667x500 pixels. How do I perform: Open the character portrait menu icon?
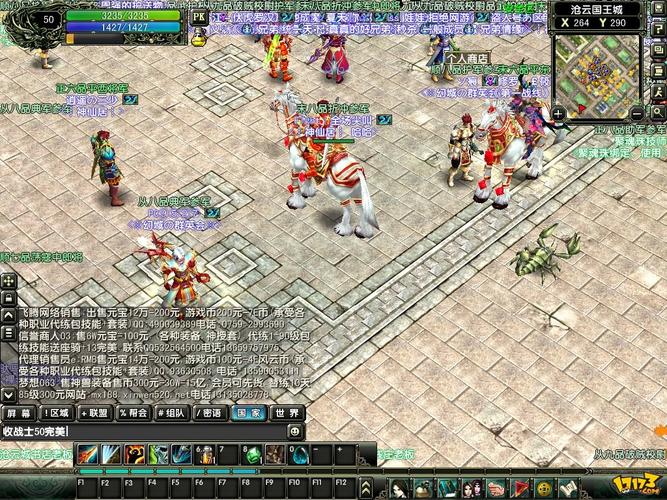coord(399,489)
